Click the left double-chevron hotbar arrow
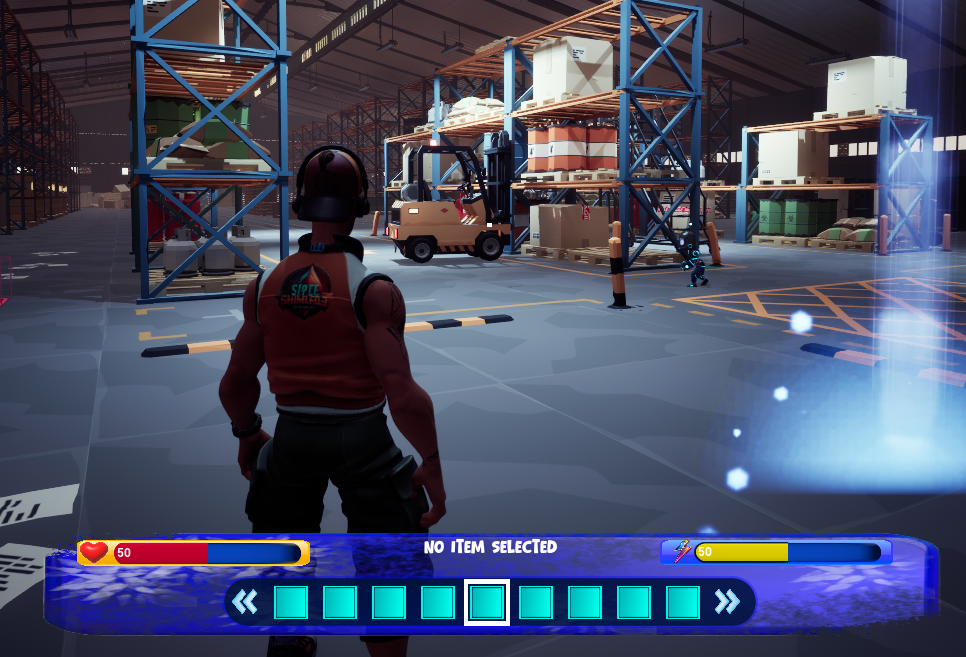 (245, 602)
